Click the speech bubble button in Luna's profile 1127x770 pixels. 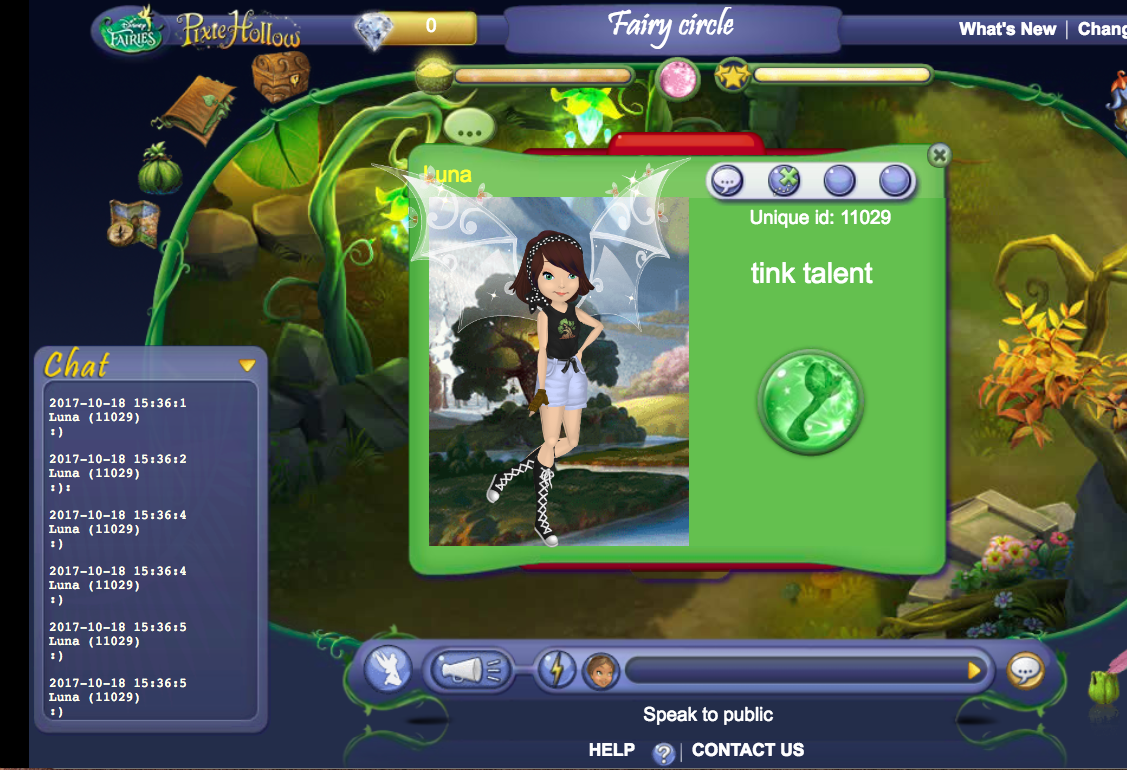727,181
